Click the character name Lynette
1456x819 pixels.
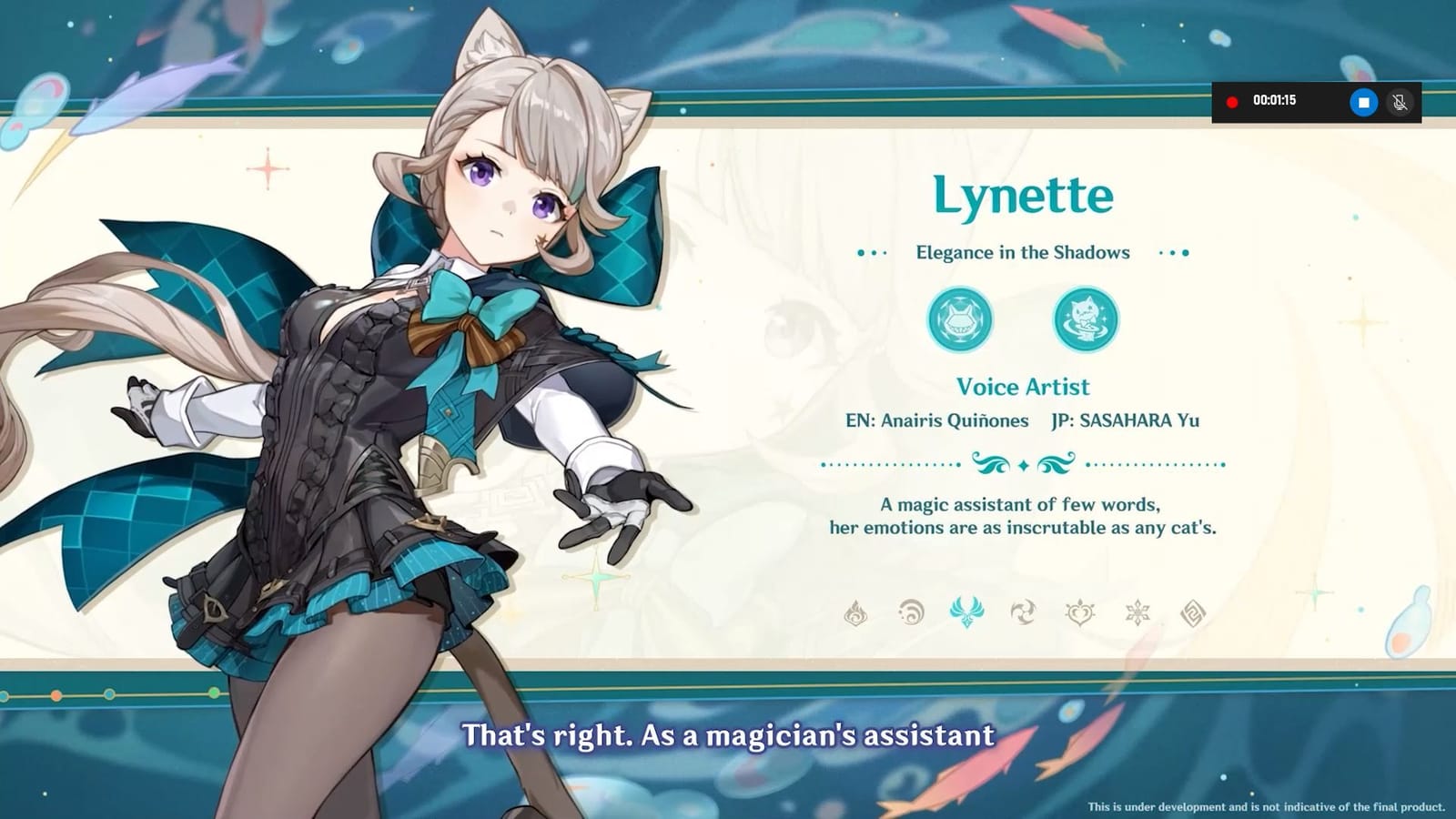(1023, 193)
